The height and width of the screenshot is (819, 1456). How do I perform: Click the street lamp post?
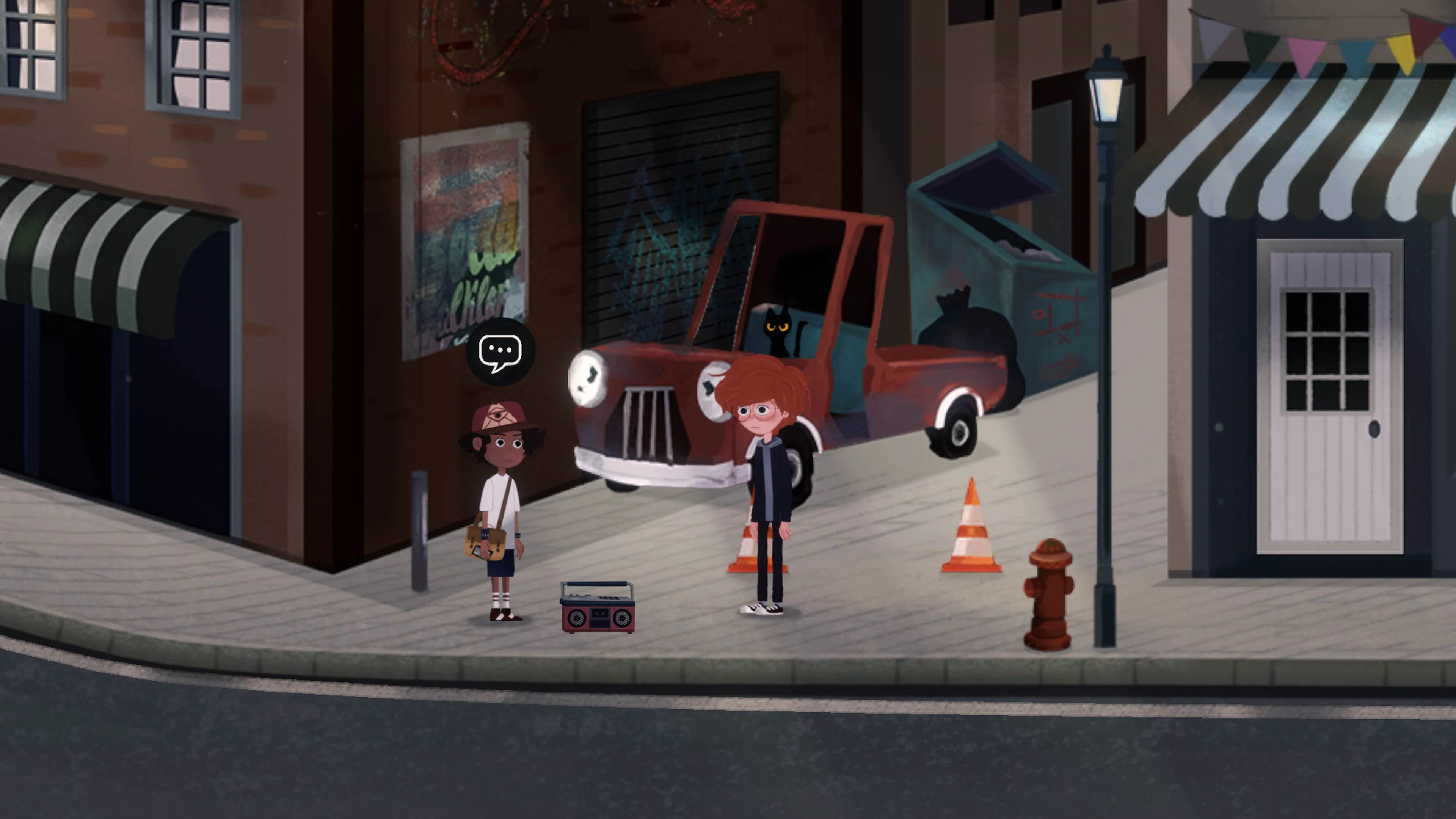click(x=1102, y=395)
